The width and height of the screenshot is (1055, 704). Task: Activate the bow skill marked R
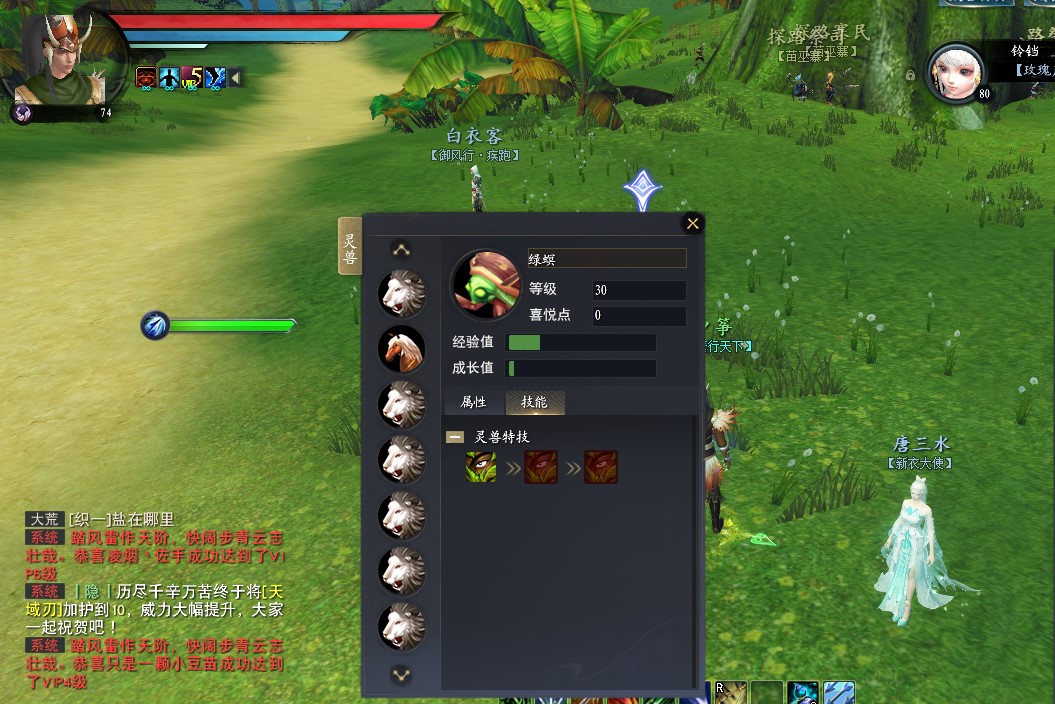click(731, 693)
